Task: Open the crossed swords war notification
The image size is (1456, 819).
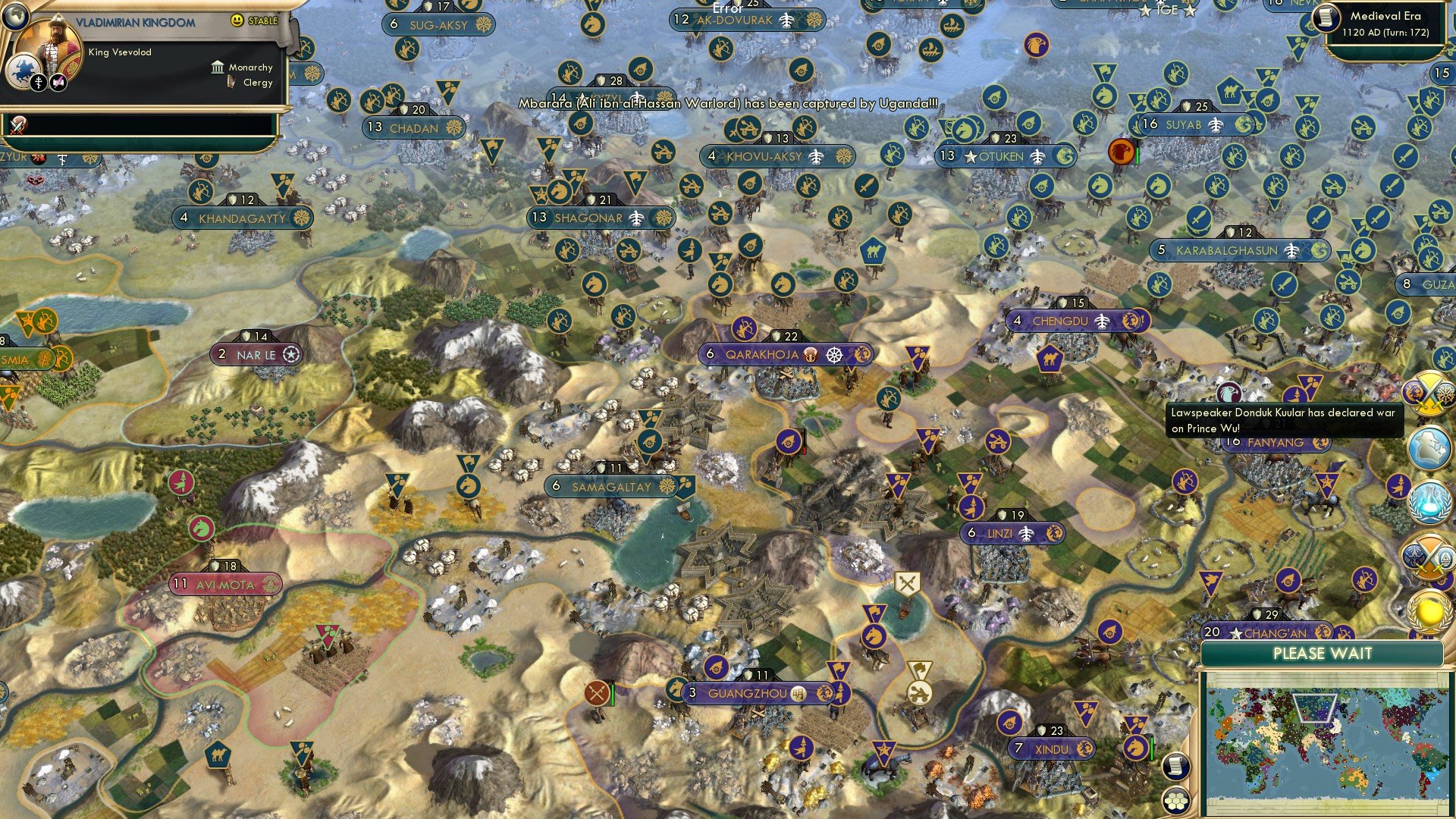Action: [1429, 393]
